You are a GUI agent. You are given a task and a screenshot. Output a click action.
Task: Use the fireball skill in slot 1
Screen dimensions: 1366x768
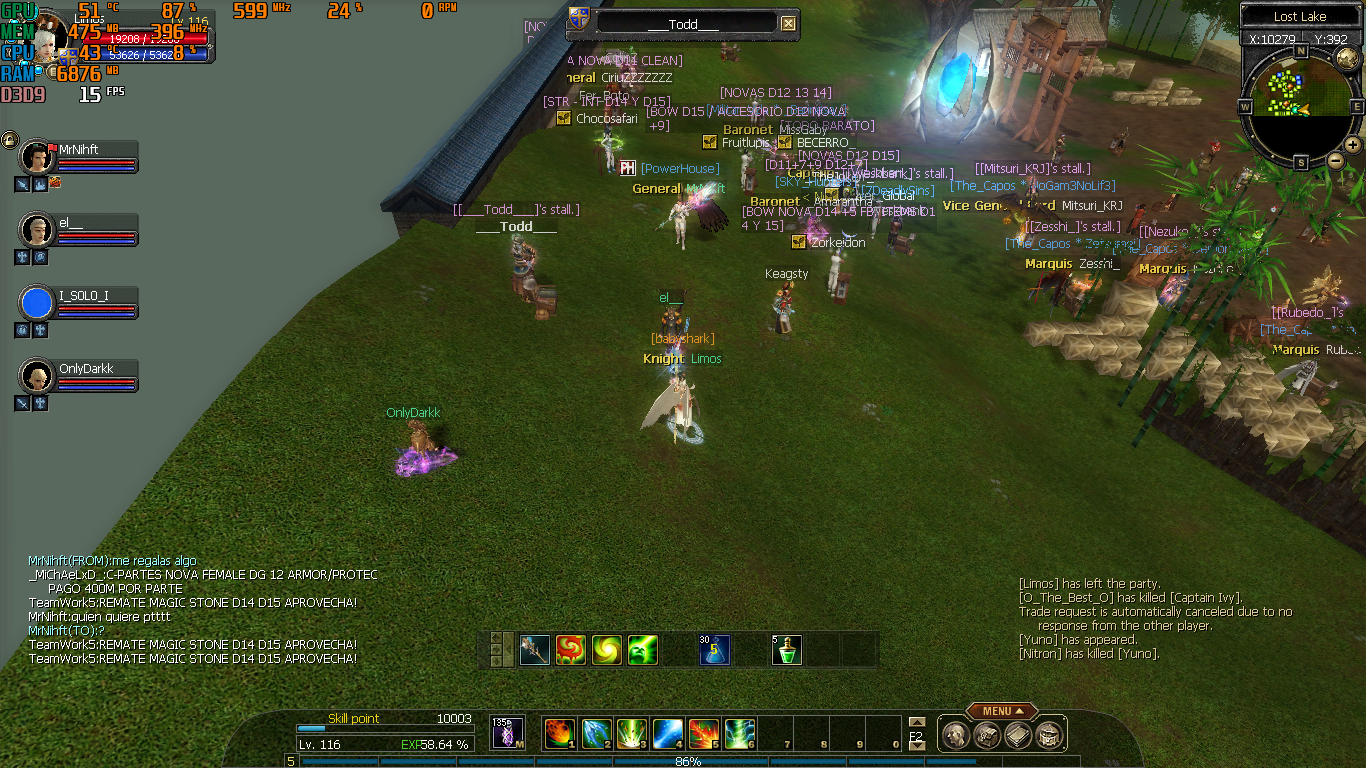pos(558,734)
